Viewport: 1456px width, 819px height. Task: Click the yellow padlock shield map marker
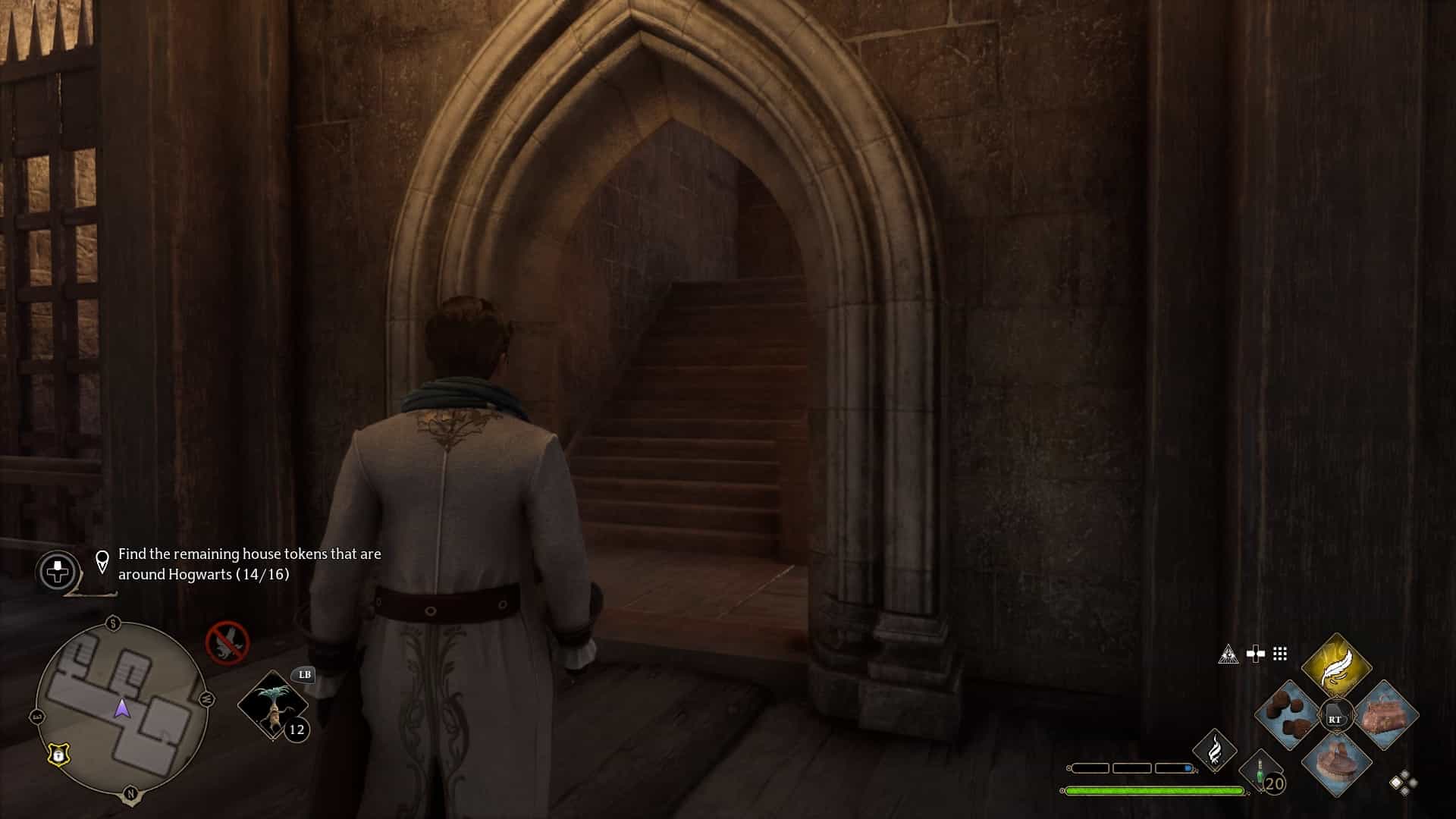[x=58, y=755]
